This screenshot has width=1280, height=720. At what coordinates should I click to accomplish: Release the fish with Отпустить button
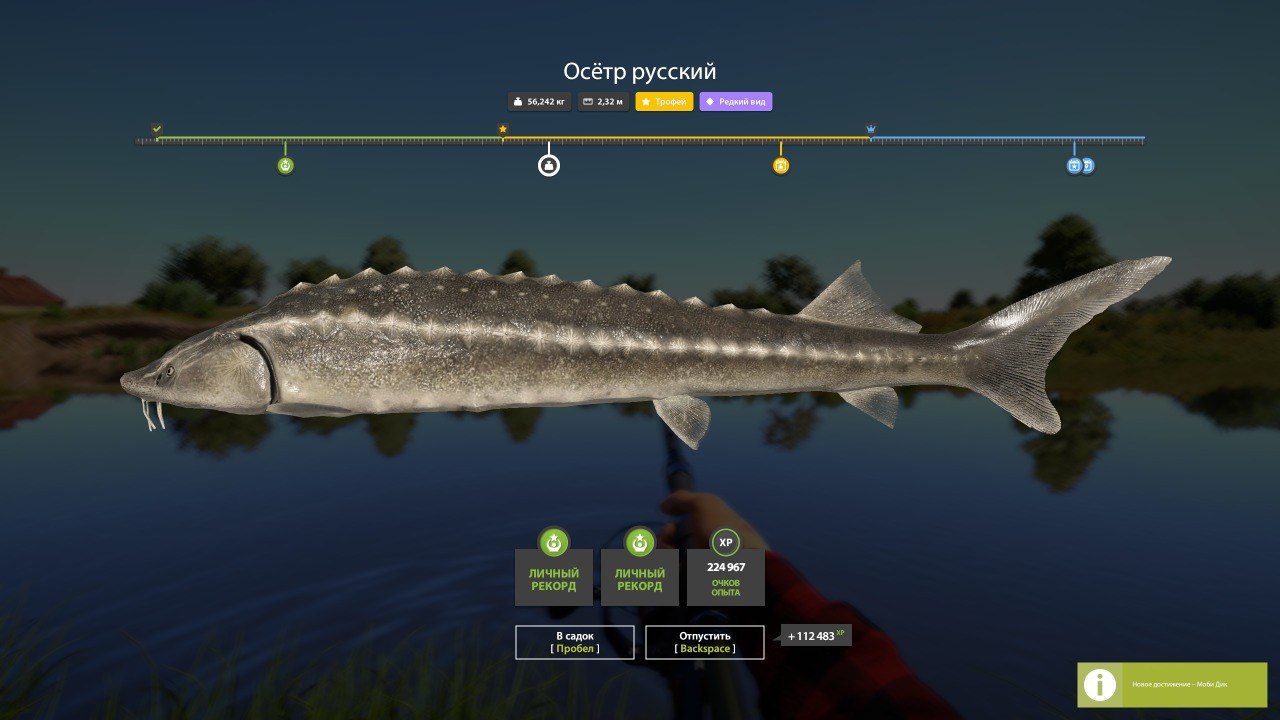[x=704, y=642]
